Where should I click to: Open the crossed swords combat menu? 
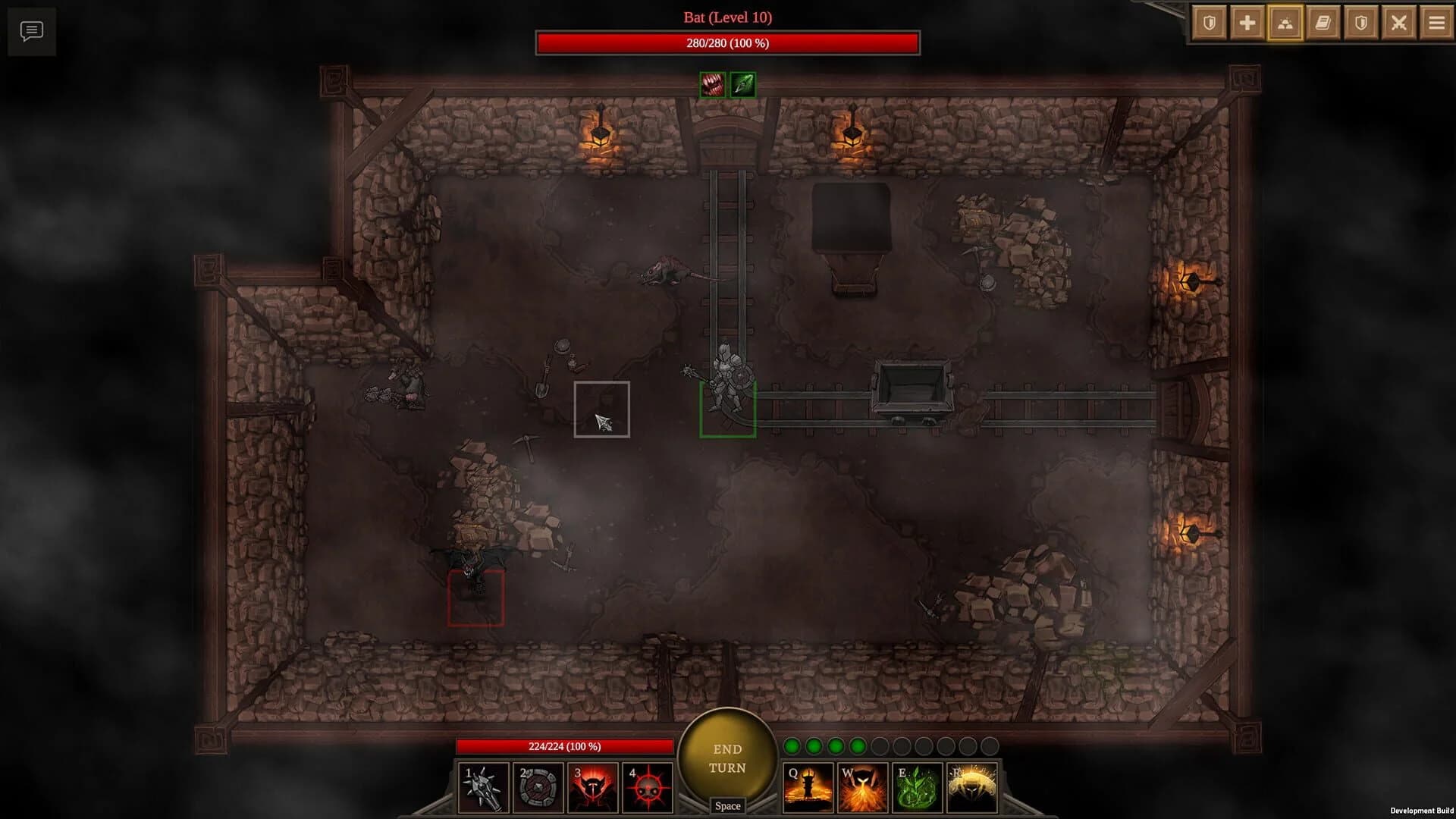point(1400,22)
